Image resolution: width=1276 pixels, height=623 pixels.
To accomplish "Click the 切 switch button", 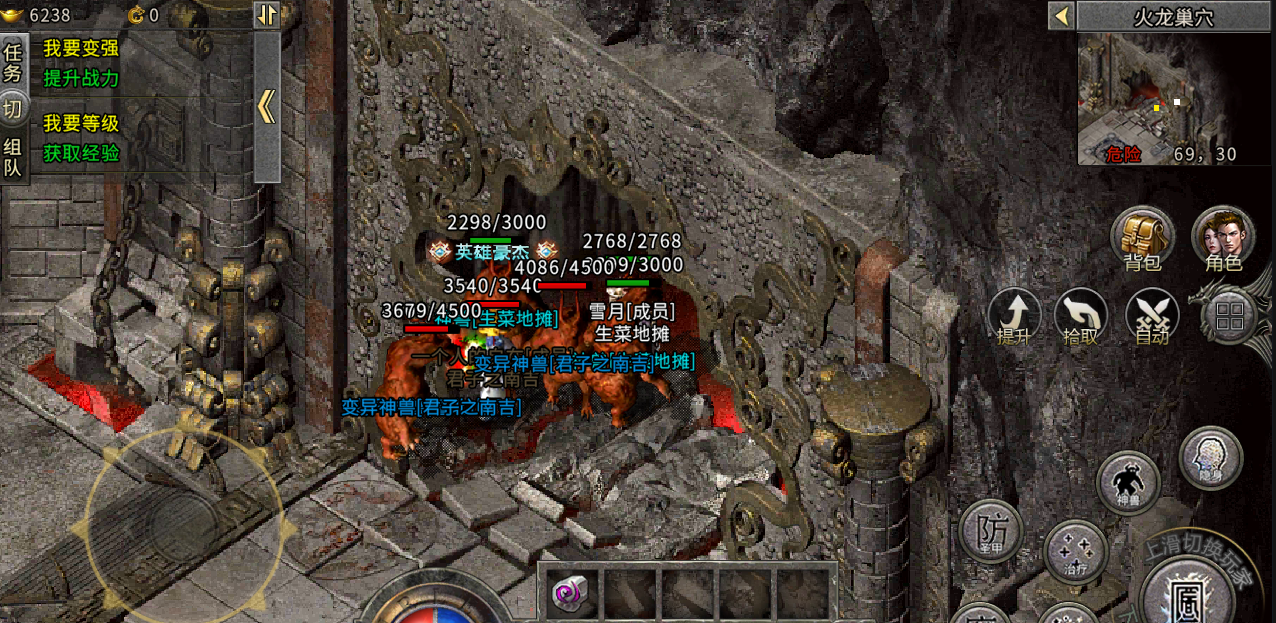I will (13, 108).
